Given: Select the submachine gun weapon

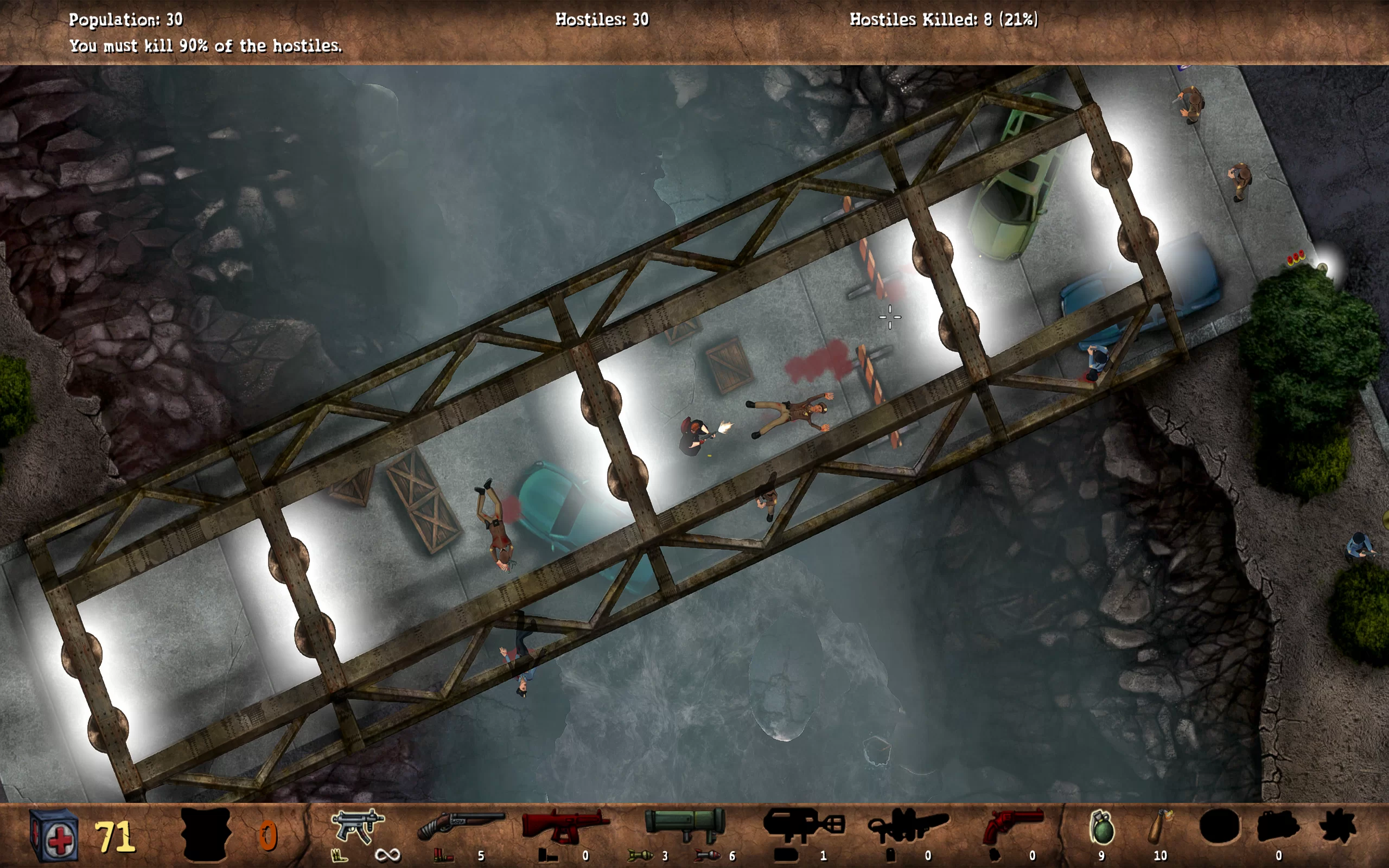Looking at the screenshot, I should (358, 827).
